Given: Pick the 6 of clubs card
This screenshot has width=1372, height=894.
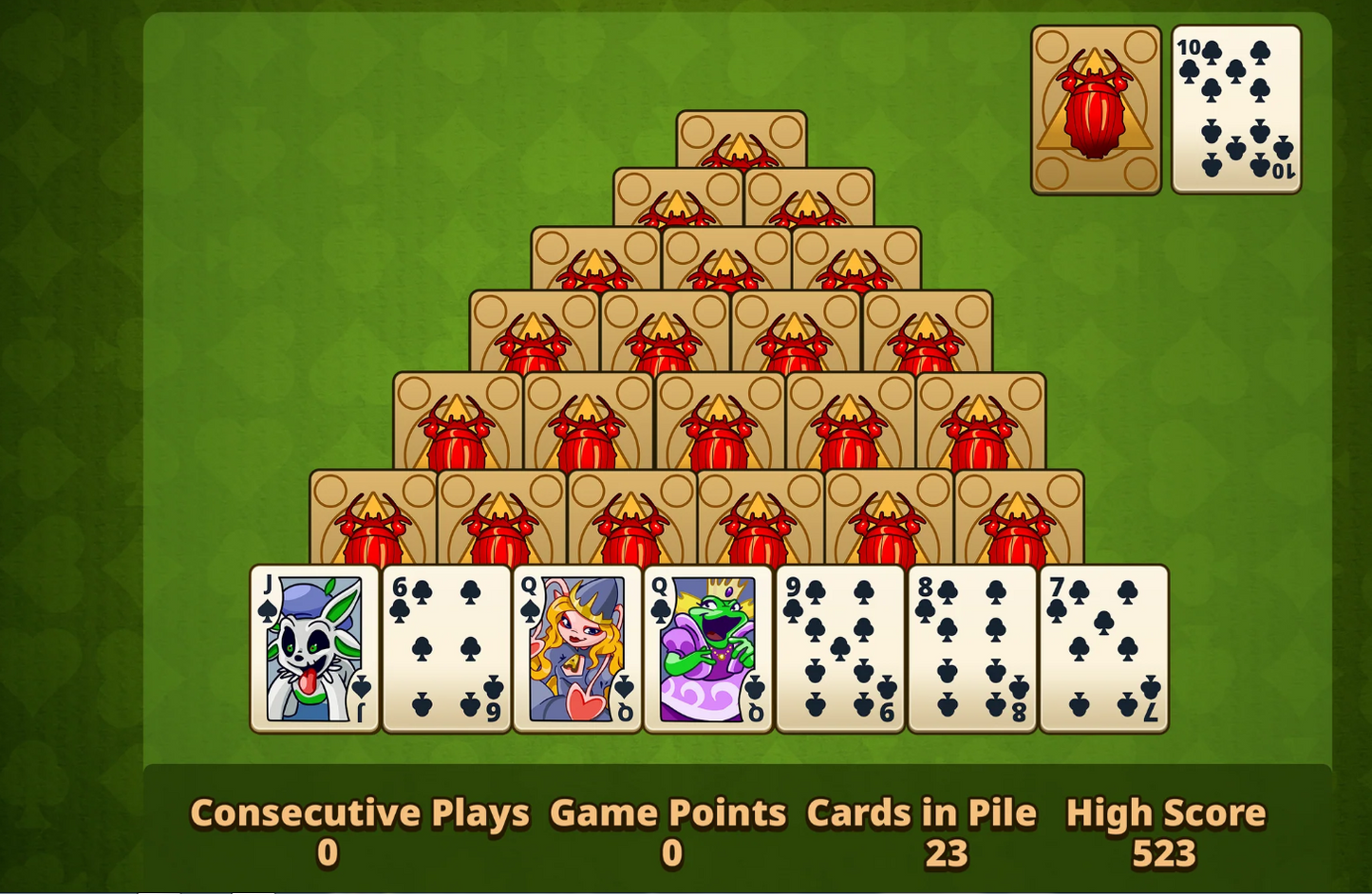Looking at the screenshot, I should (446, 649).
